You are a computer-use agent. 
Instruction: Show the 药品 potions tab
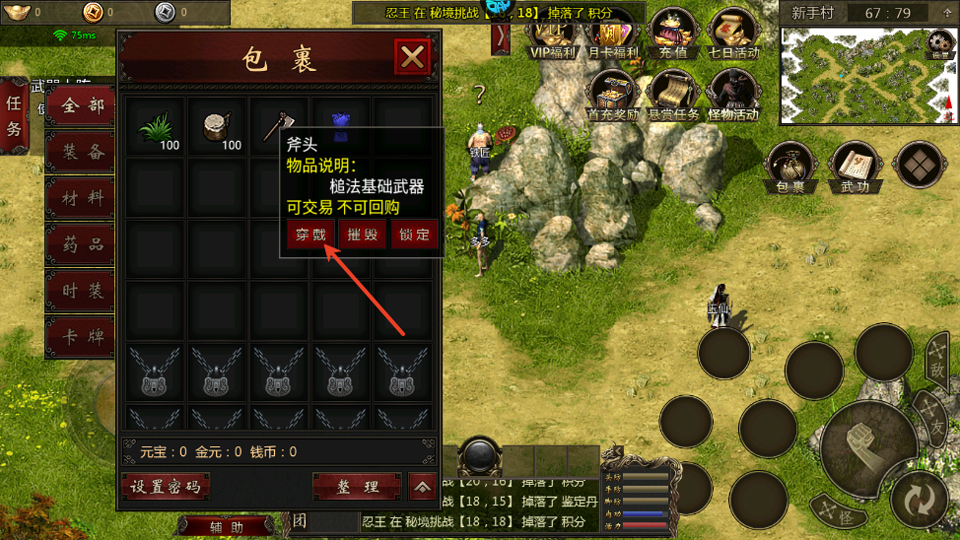point(81,244)
